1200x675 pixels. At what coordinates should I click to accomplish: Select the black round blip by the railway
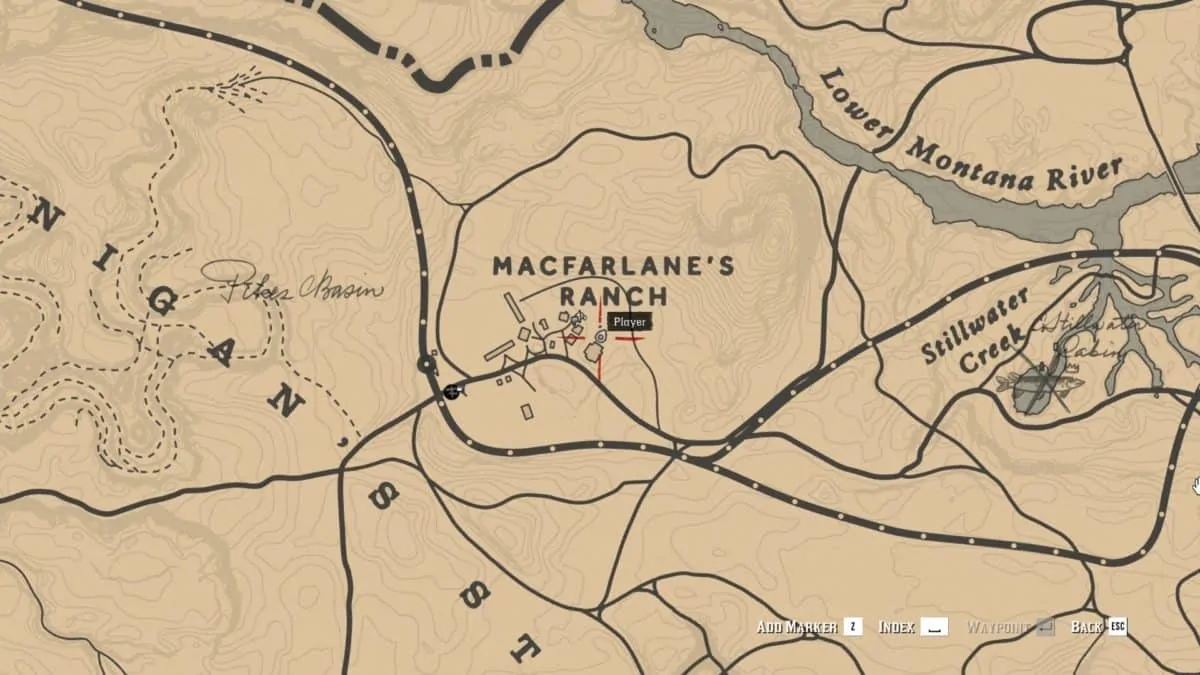pyautogui.click(x=451, y=391)
